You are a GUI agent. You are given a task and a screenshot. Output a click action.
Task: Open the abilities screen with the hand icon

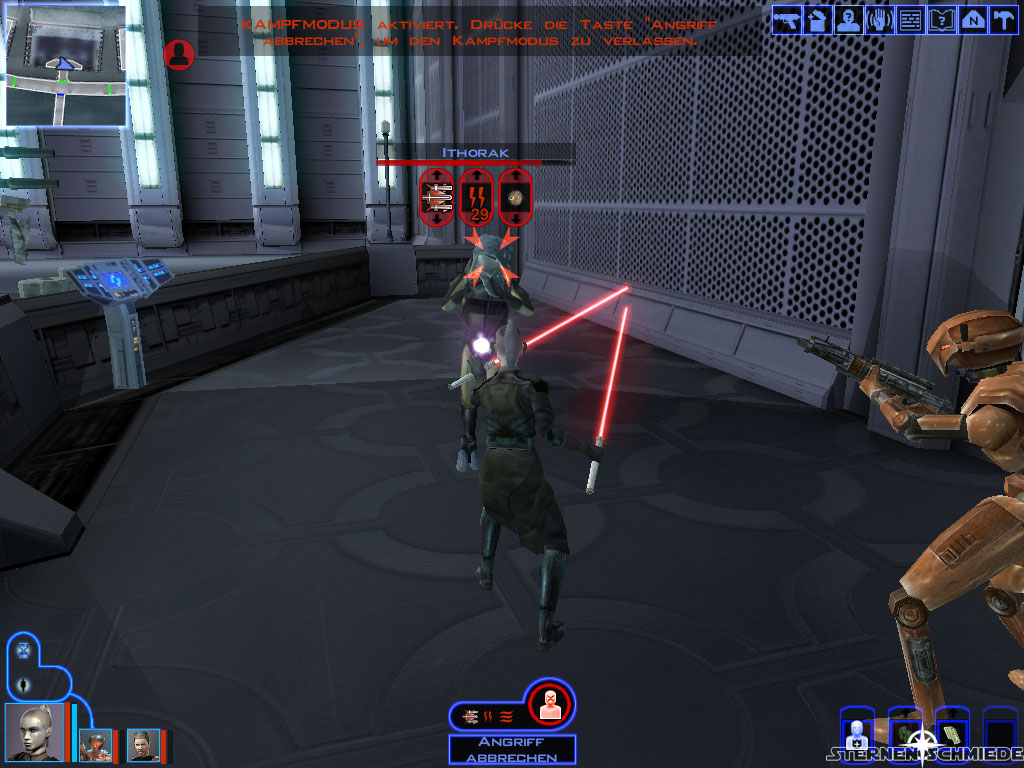(x=880, y=19)
